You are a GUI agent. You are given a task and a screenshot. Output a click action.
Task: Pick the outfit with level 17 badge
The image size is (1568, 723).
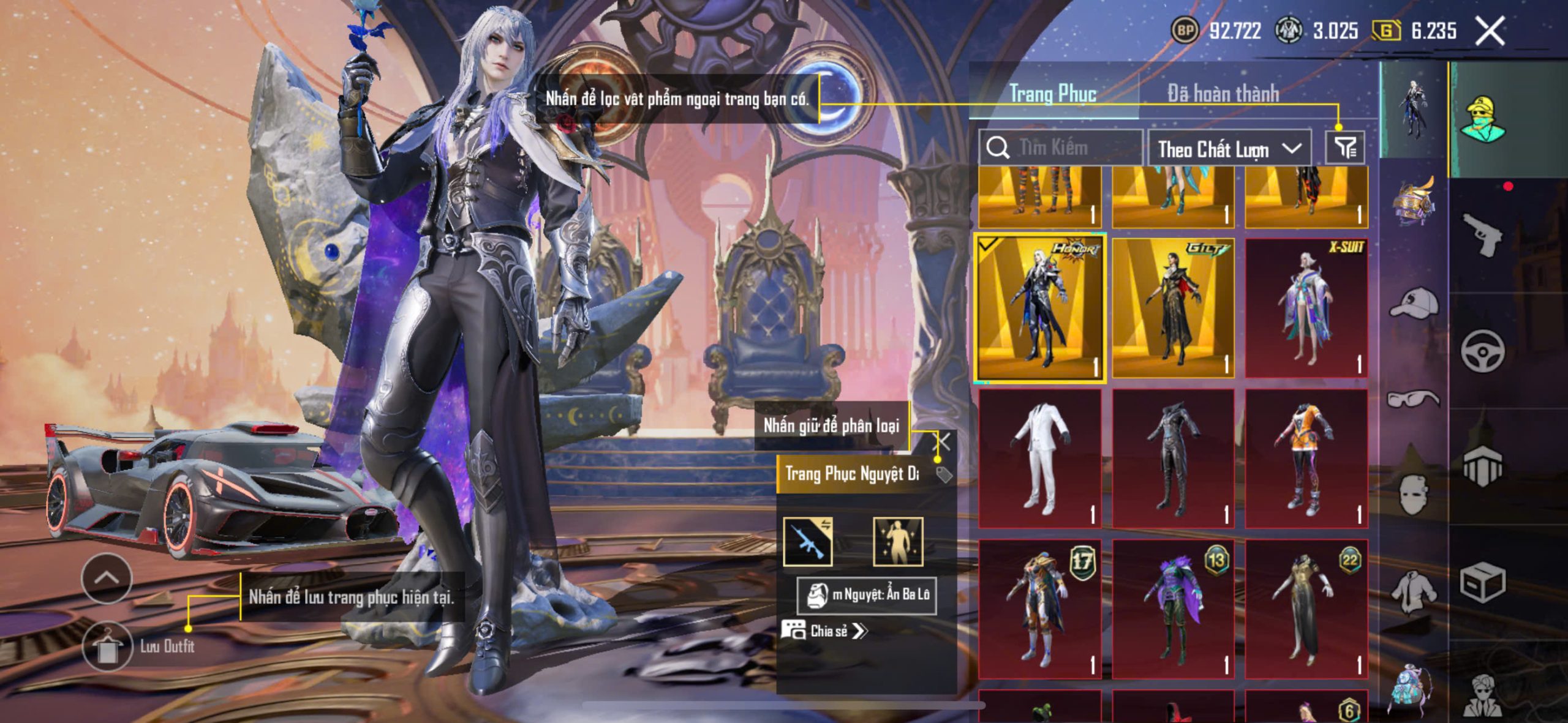[1040, 609]
